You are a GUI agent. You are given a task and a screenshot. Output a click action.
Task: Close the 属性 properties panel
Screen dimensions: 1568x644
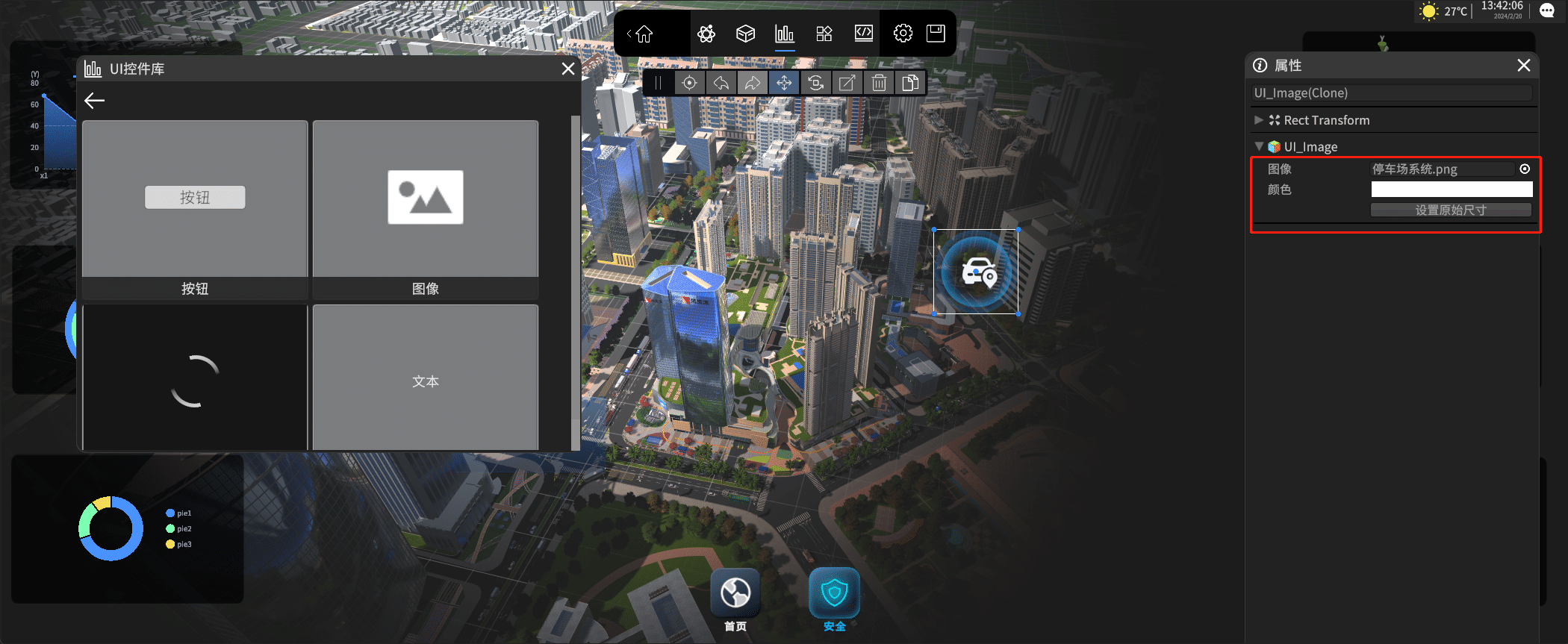click(1524, 66)
